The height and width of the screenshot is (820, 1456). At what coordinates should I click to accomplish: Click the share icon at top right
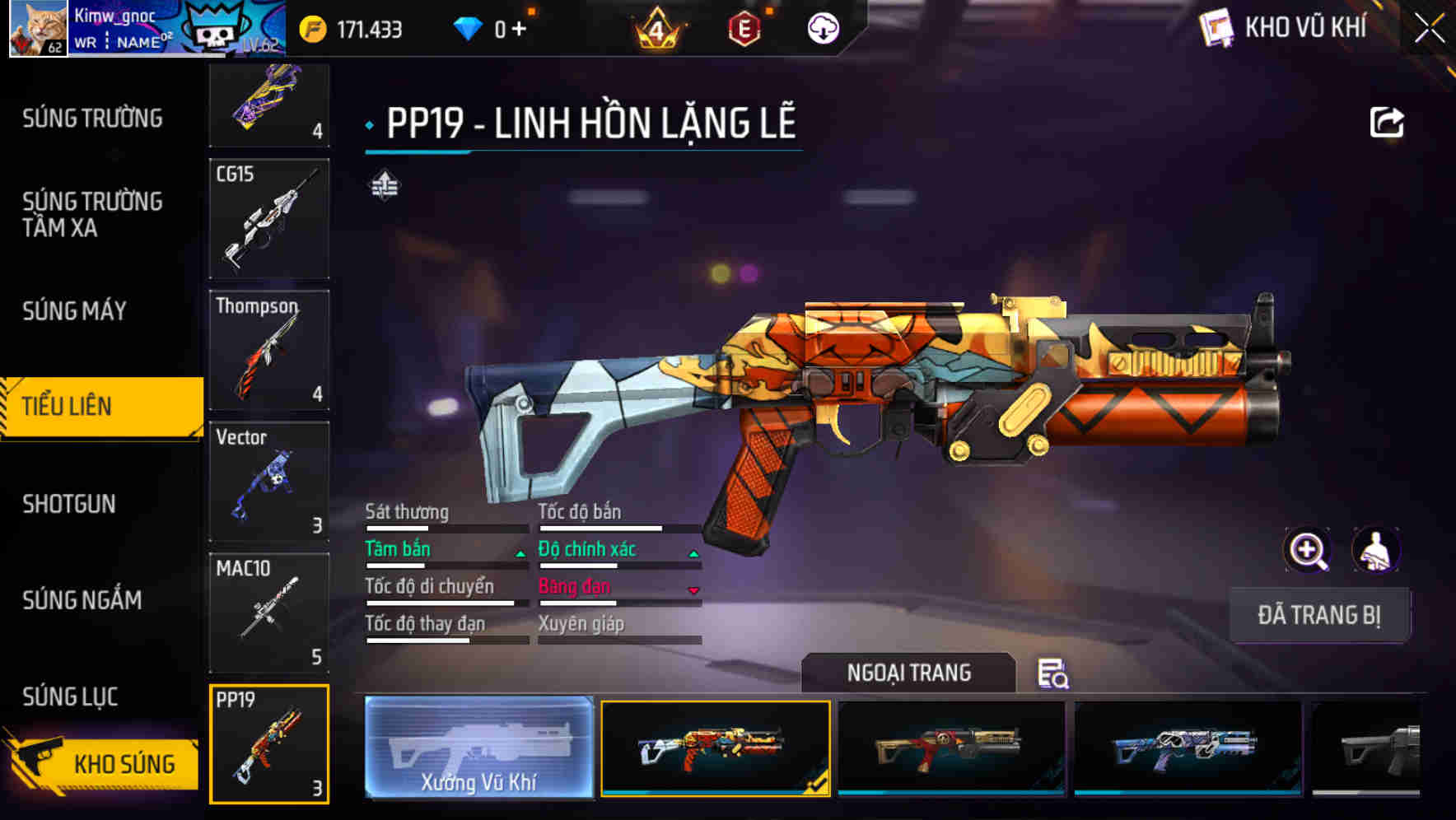1387,122
